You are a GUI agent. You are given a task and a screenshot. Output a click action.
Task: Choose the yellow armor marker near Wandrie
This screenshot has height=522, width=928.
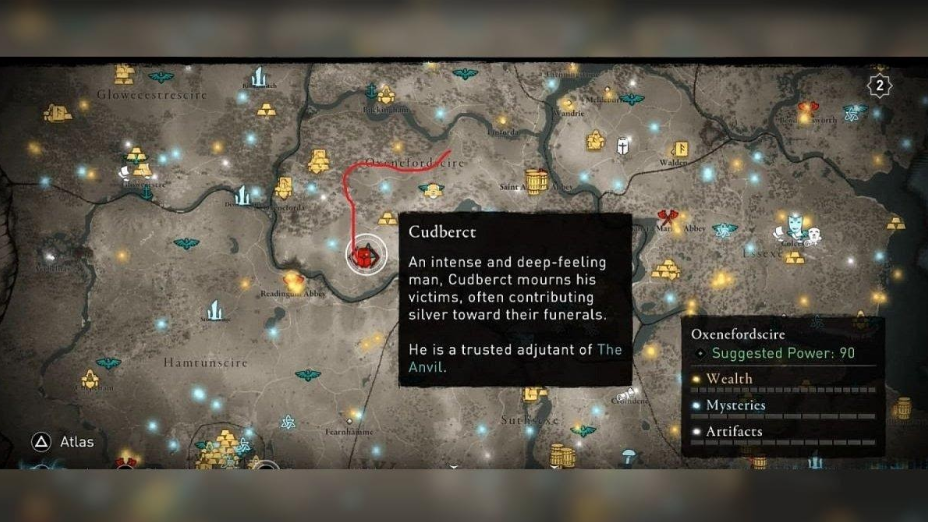595,140
